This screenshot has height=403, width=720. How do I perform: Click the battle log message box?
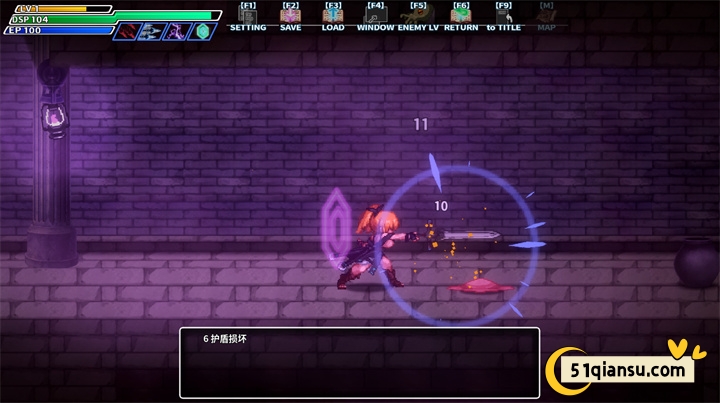[x=359, y=363]
